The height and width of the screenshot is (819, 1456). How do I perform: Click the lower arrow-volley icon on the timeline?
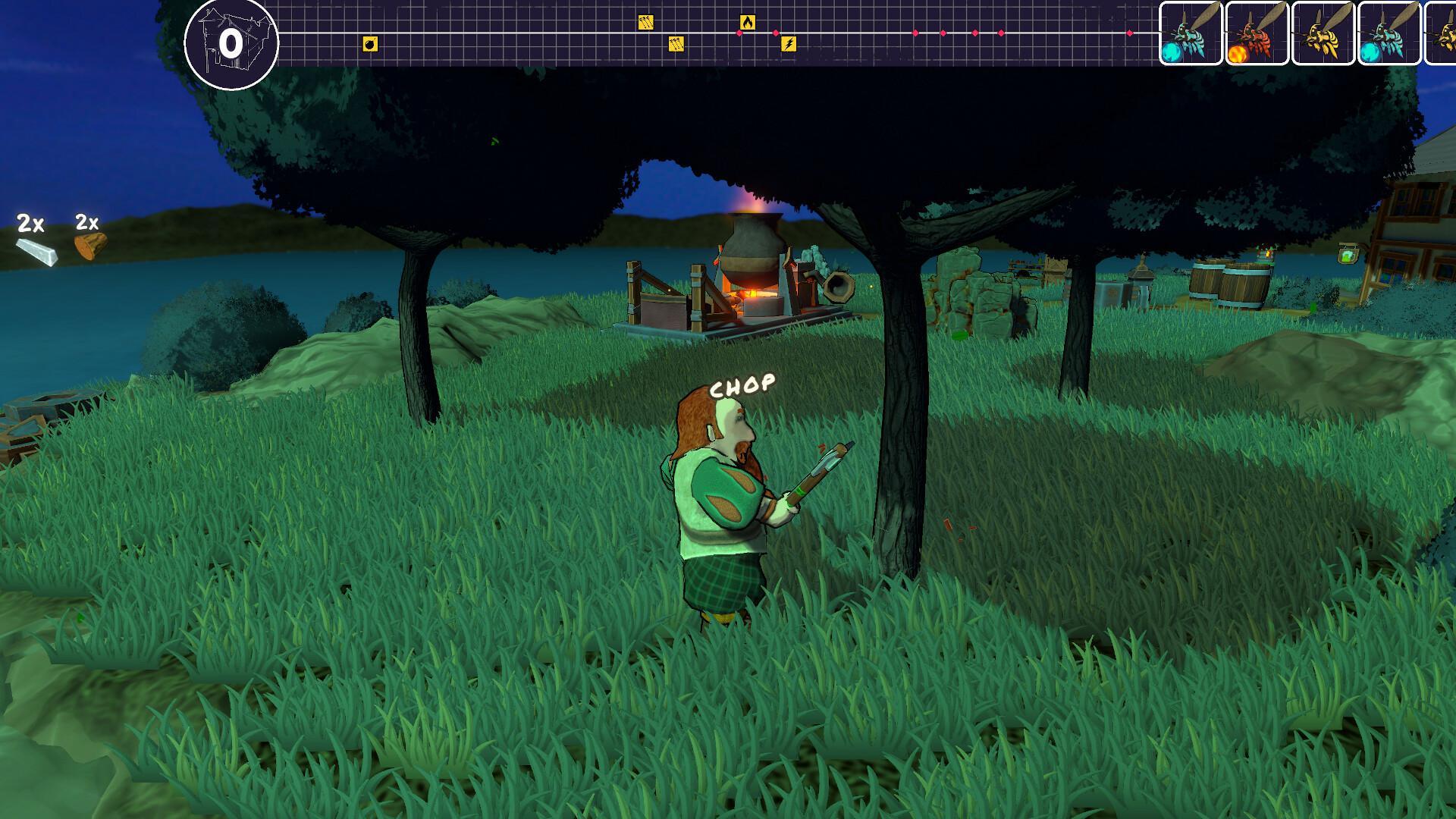pos(676,45)
